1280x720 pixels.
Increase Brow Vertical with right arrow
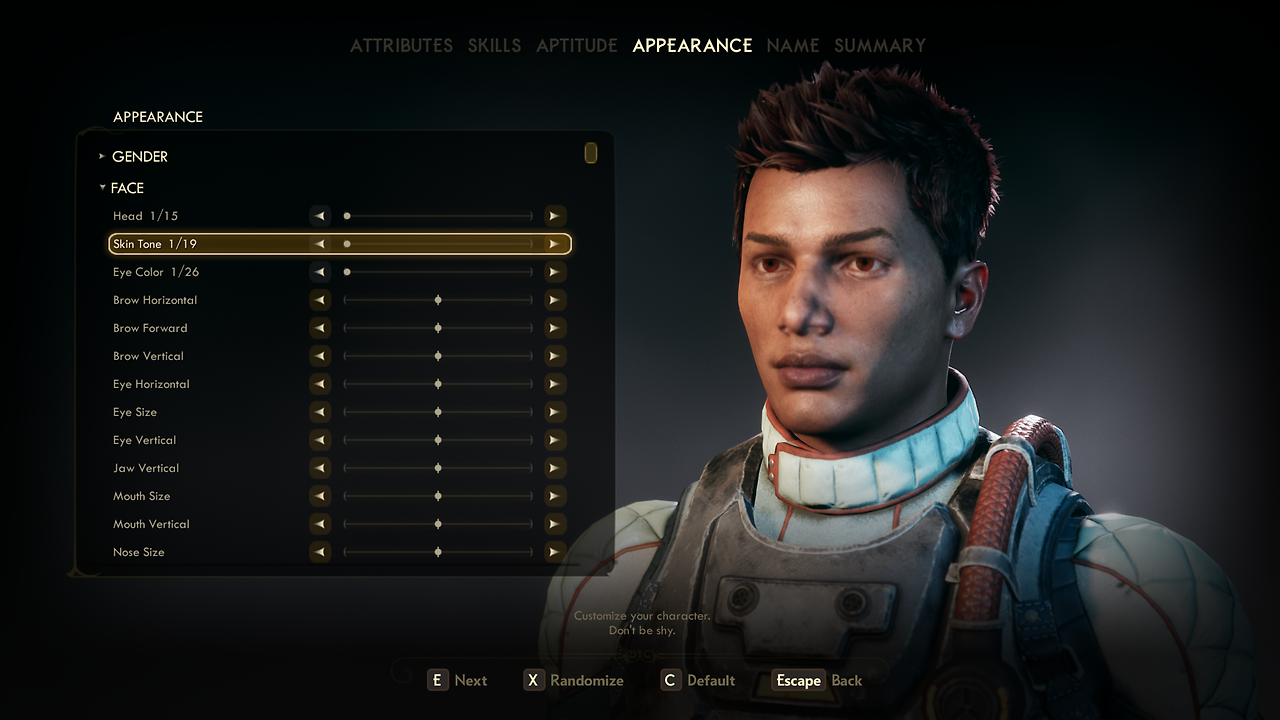[x=554, y=356]
